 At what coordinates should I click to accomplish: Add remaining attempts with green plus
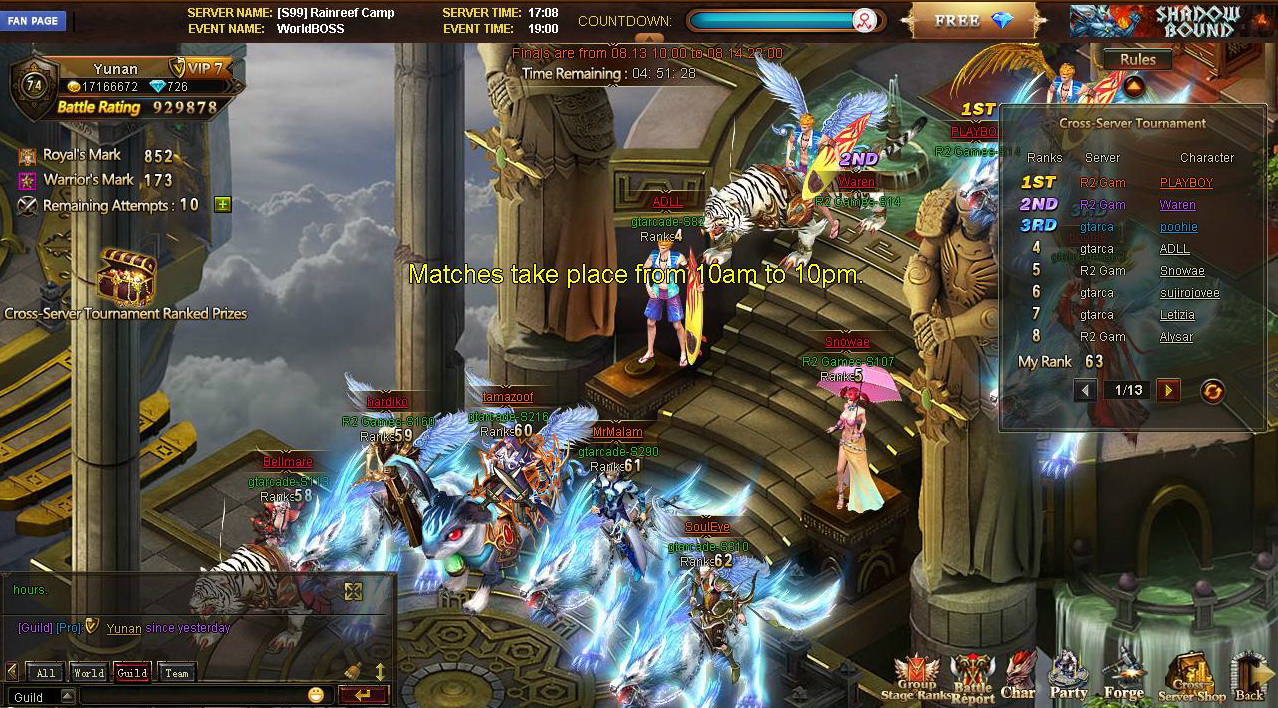[x=222, y=204]
